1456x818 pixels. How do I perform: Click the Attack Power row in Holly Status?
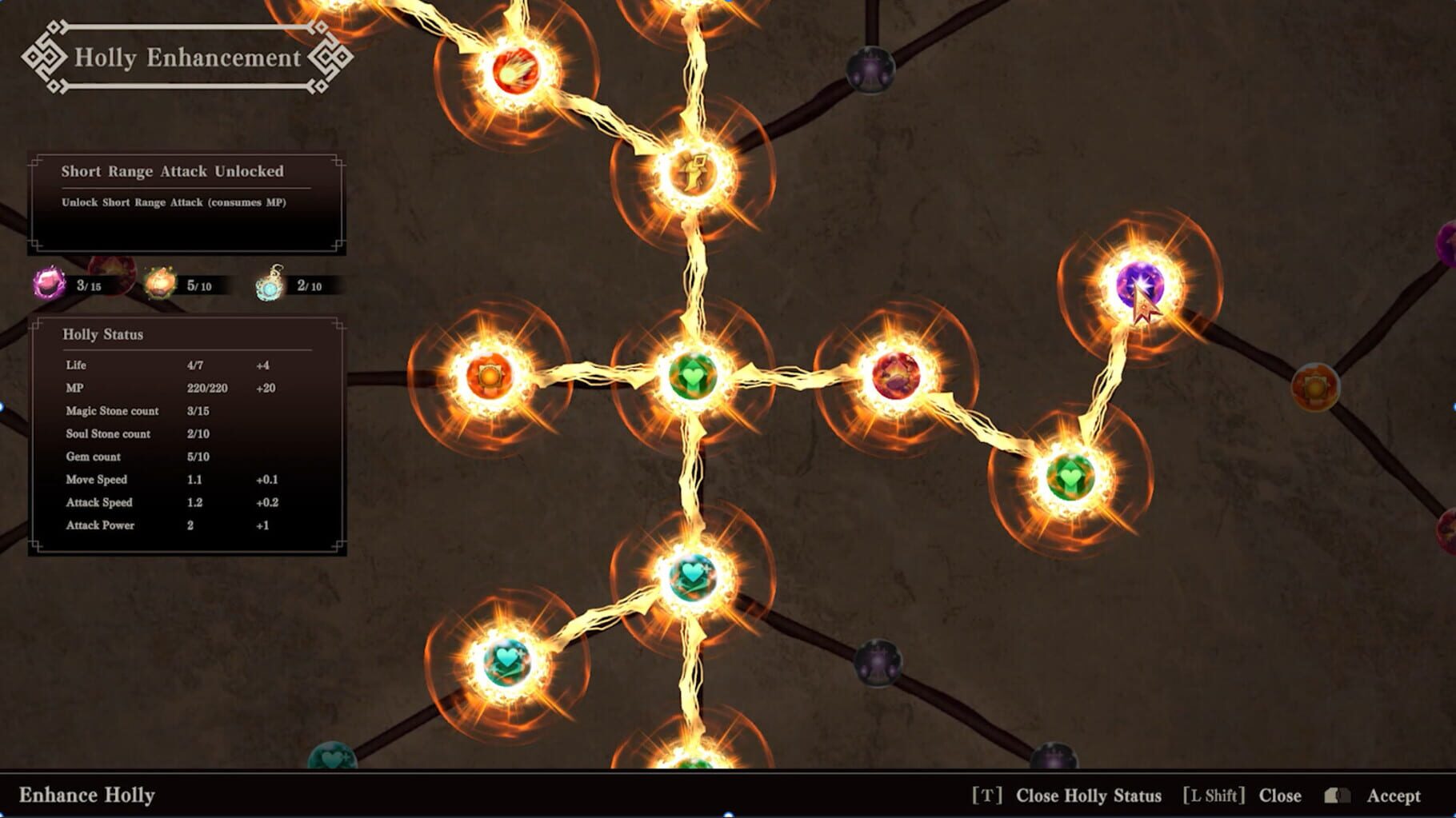tap(99, 525)
